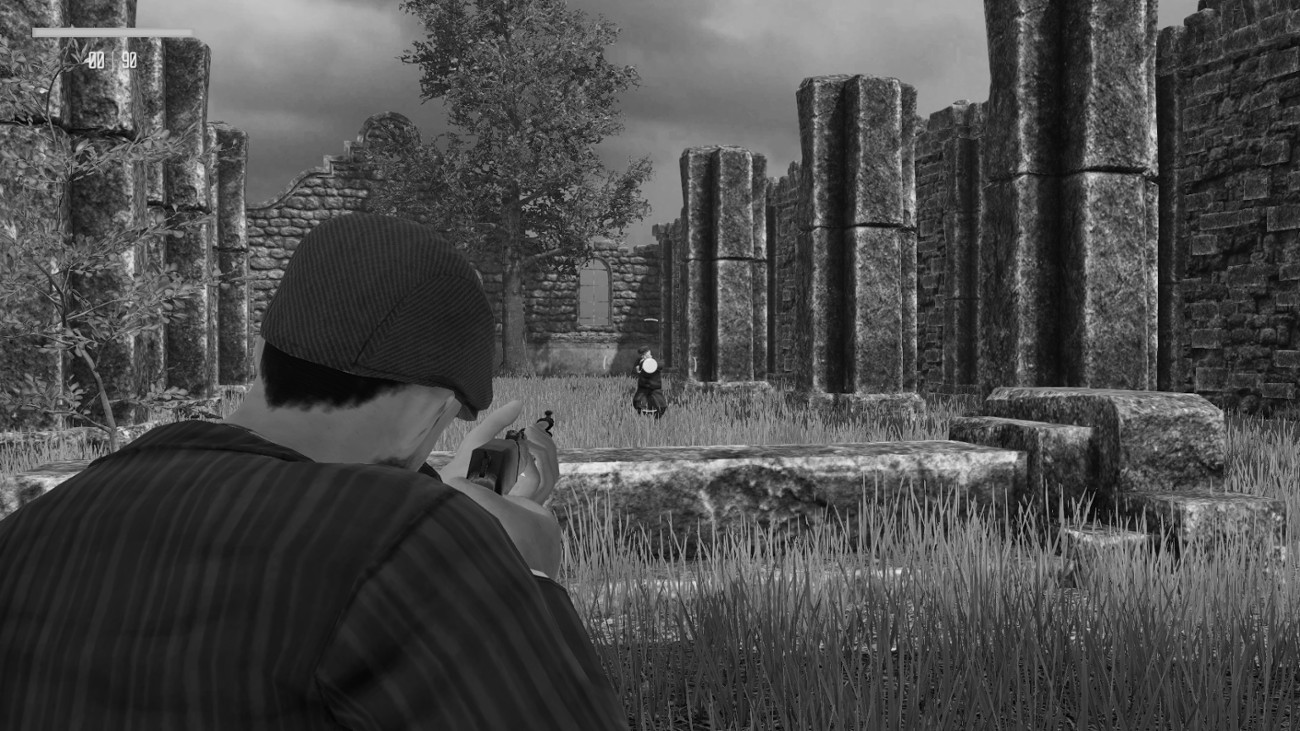Click the ammo counter showing 00
Image resolution: width=1300 pixels, height=731 pixels.
pos(96,58)
